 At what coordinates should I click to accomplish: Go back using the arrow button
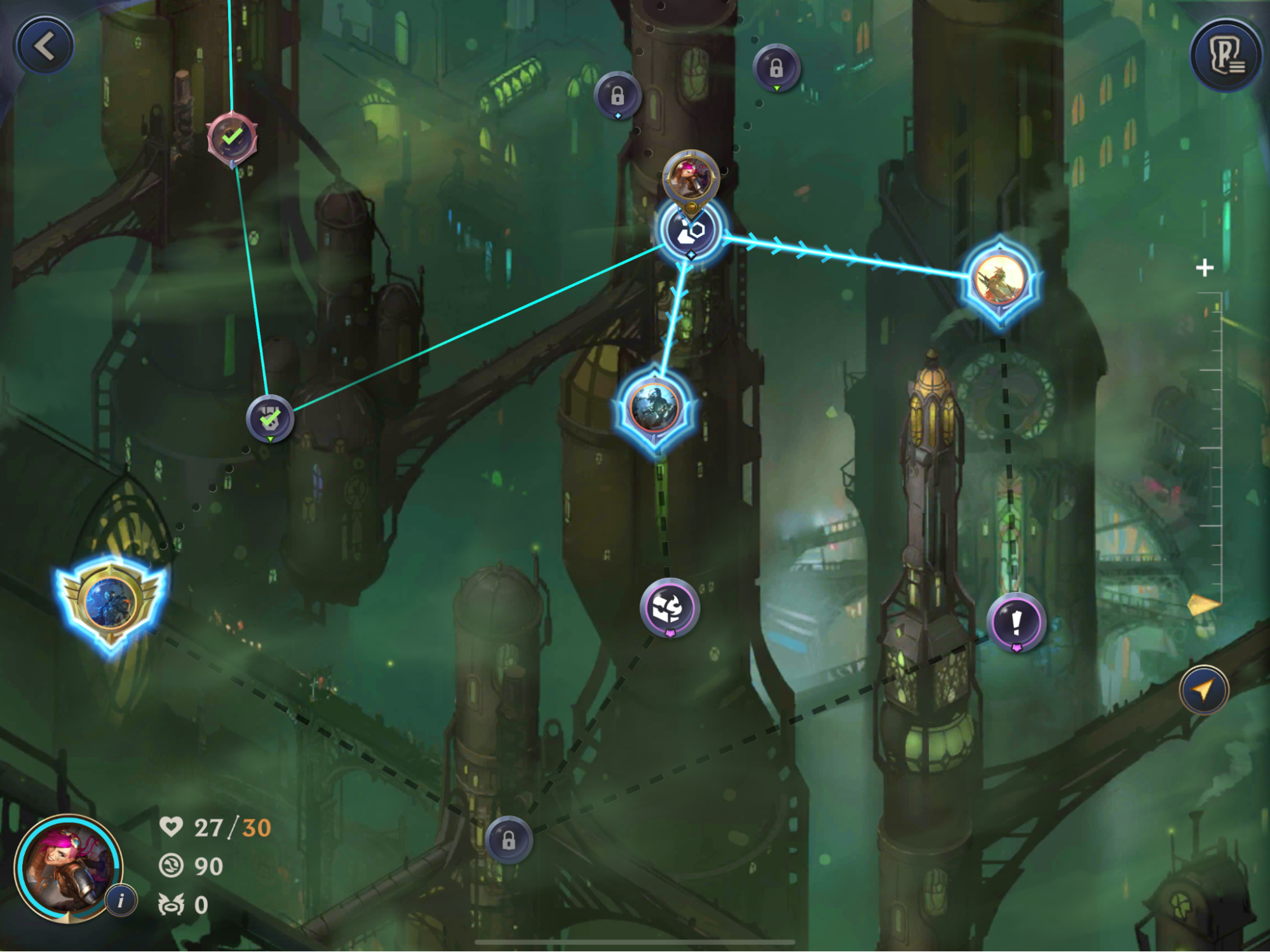[44, 46]
